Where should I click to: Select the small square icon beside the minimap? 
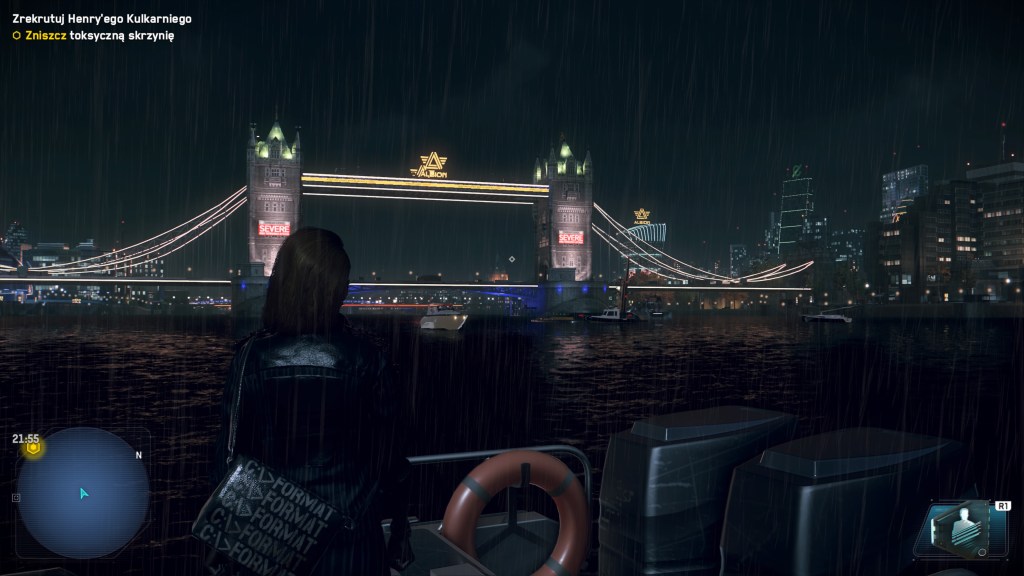[16, 497]
